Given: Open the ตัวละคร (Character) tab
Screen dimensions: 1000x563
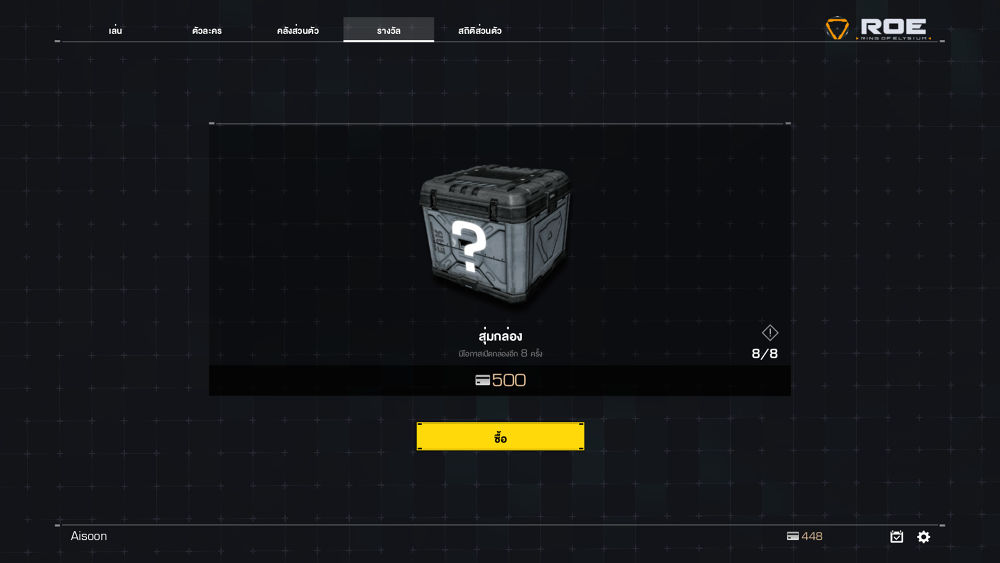Looking at the screenshot, I should pos(207,31).
